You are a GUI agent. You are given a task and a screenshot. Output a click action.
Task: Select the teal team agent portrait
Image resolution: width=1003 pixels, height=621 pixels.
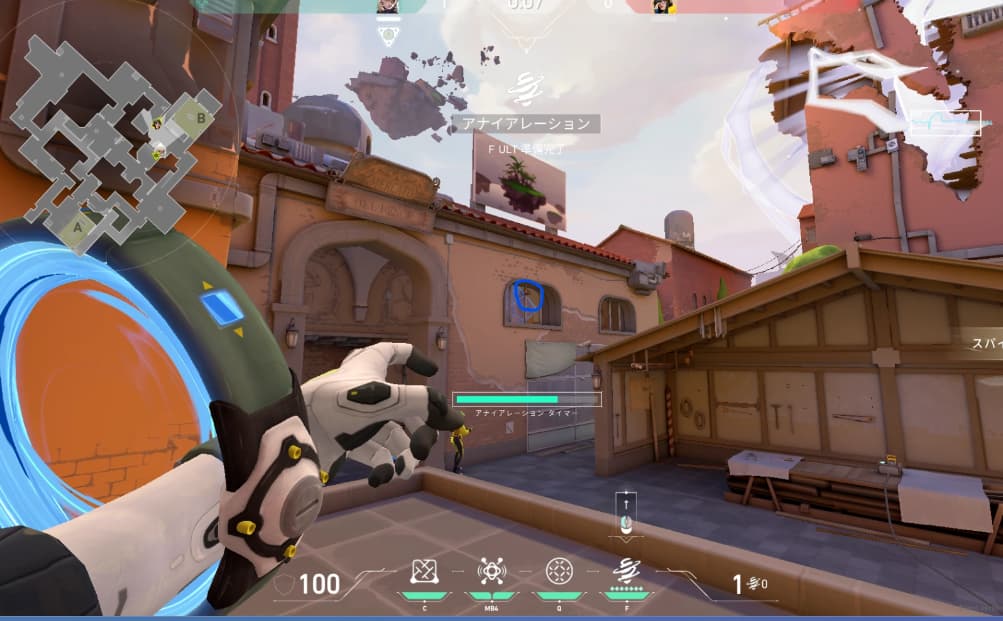pos(388,7)
